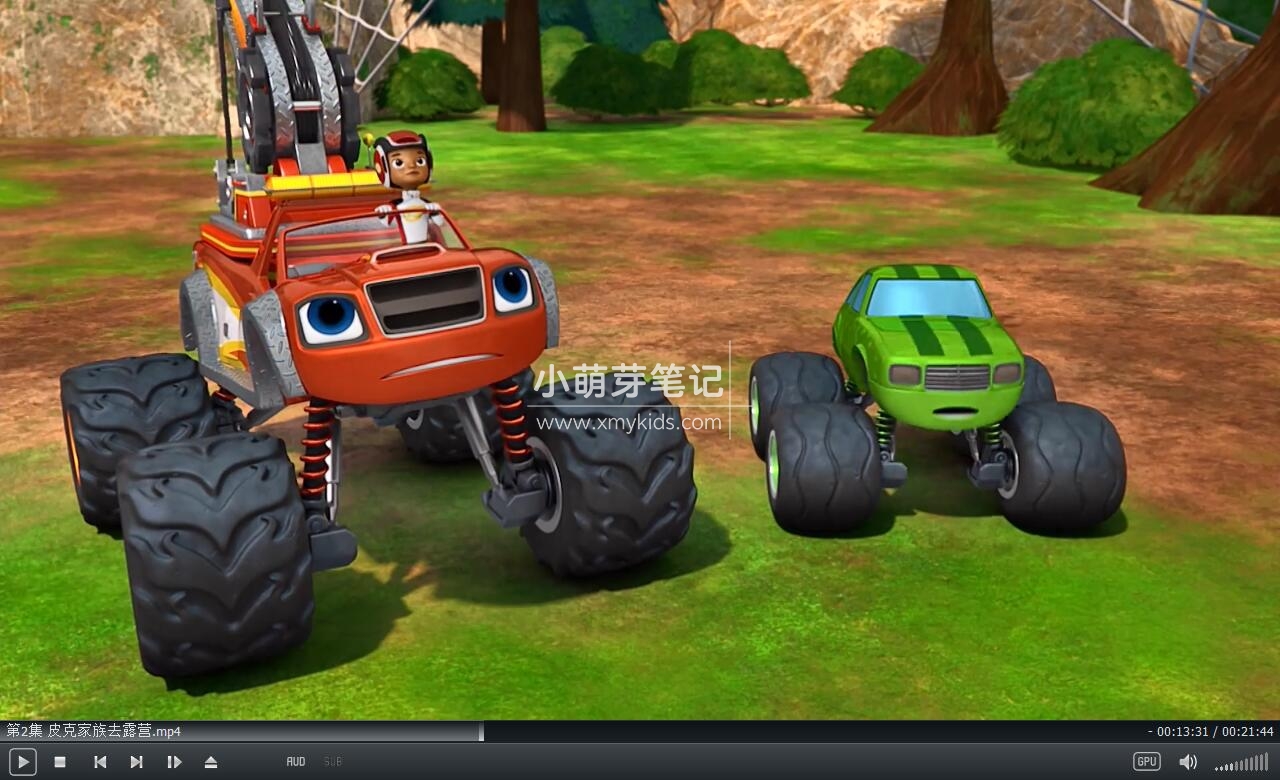Mute sound using the speaker icon

coord(1188,761)
